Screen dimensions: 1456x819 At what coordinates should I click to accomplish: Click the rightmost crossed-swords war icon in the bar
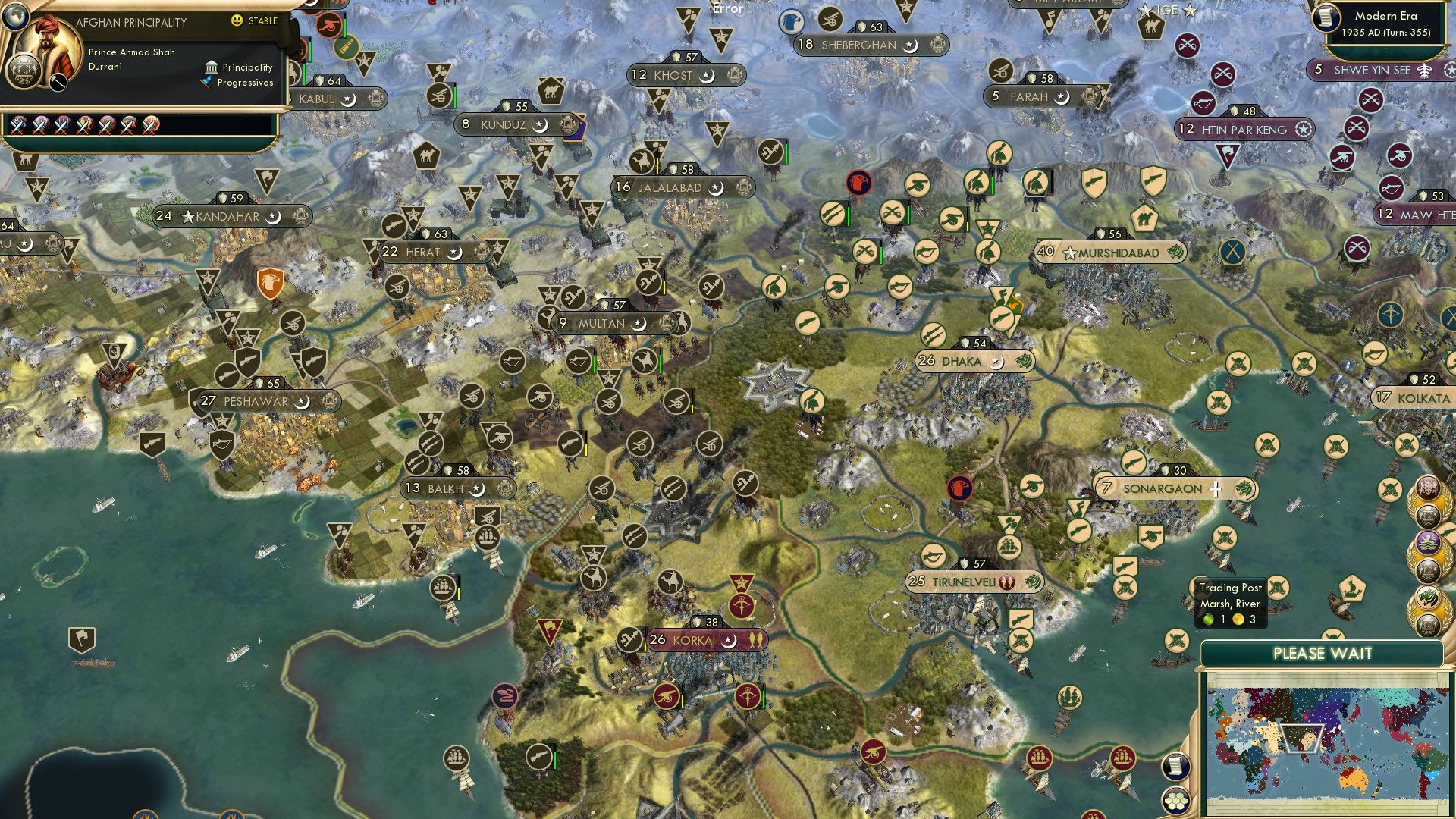point(152,124)
